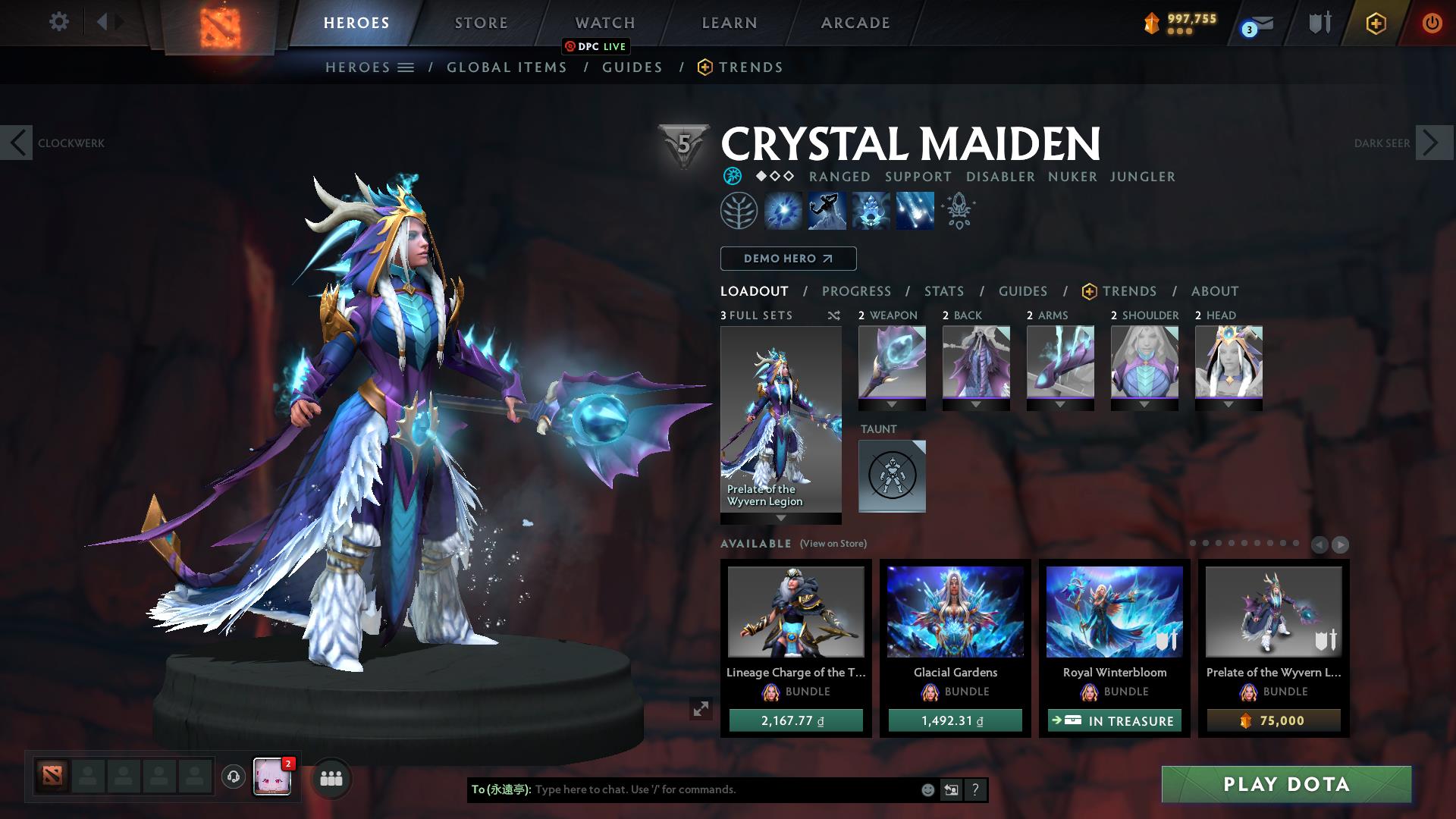Open Dota Plus via the gold hexagon icon

[1375, 23]
